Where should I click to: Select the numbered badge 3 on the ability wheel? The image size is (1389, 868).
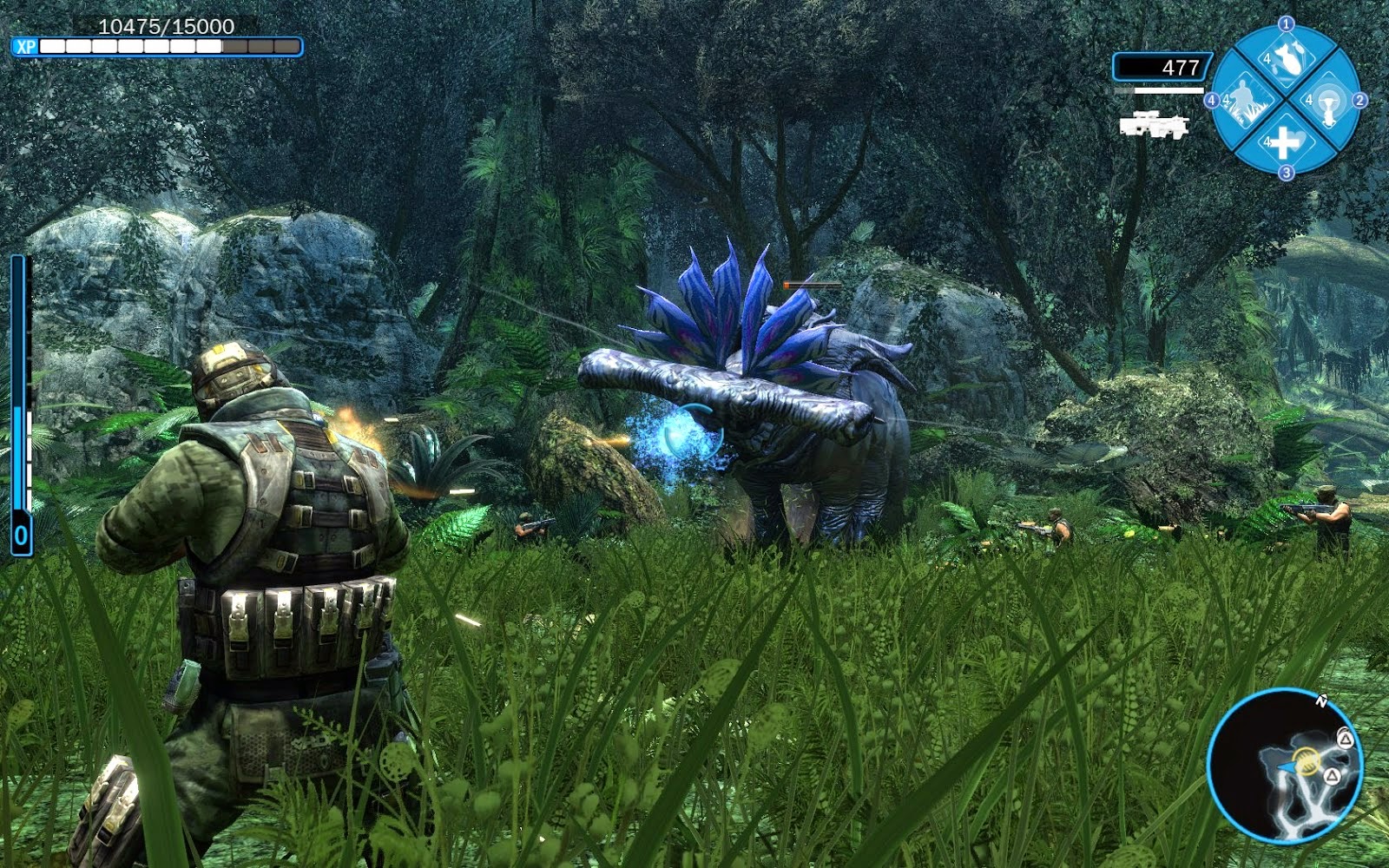(x=1285, y=171)
